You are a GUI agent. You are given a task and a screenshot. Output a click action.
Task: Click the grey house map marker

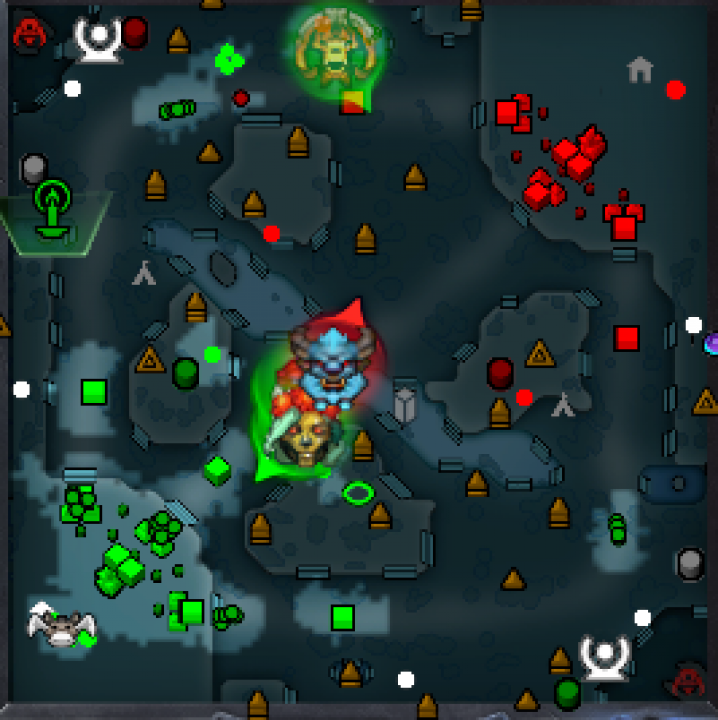coord(640,69)
